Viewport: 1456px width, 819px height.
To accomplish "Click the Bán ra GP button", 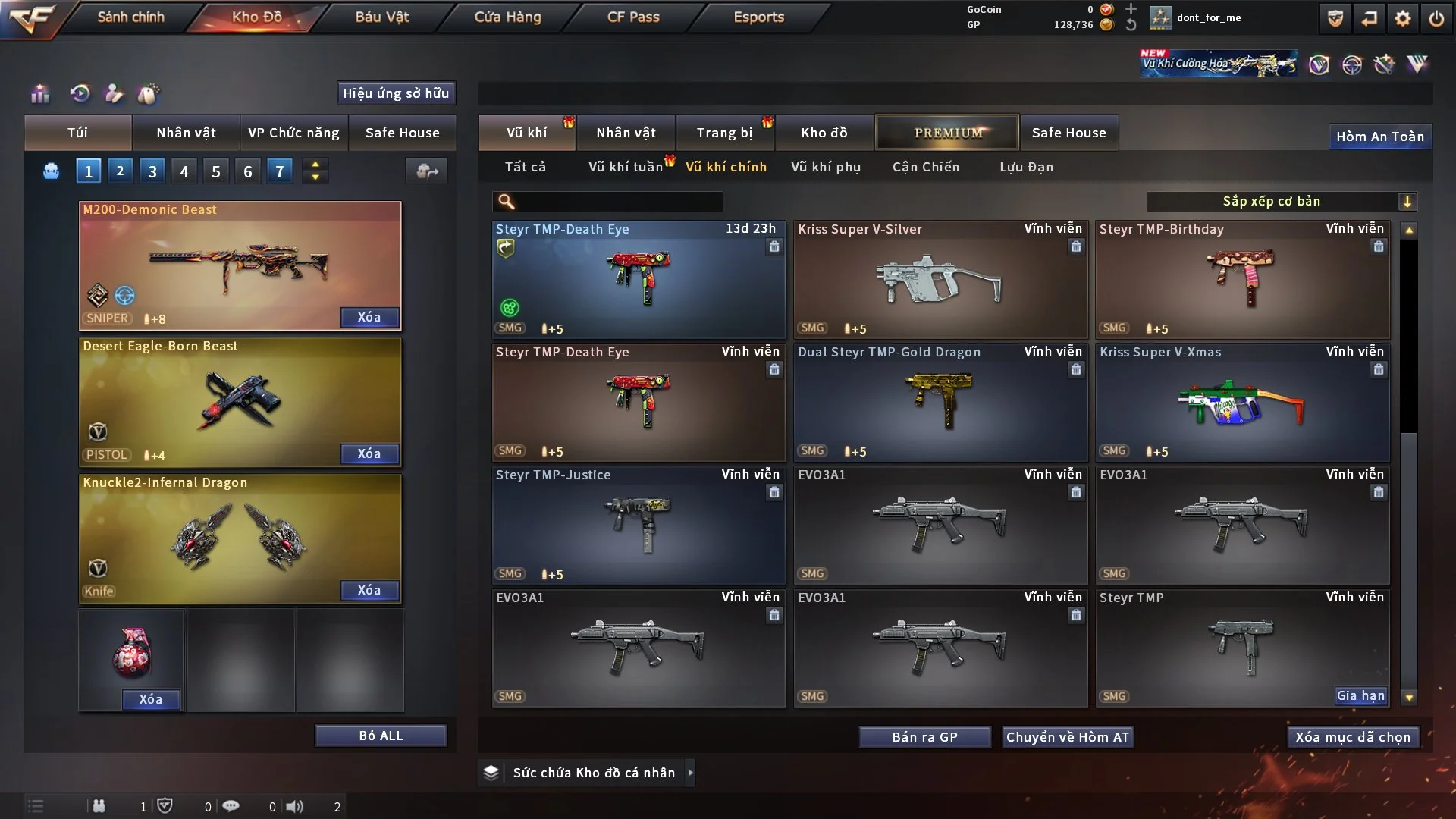I will pyautogui.click(x=924, y=737).
